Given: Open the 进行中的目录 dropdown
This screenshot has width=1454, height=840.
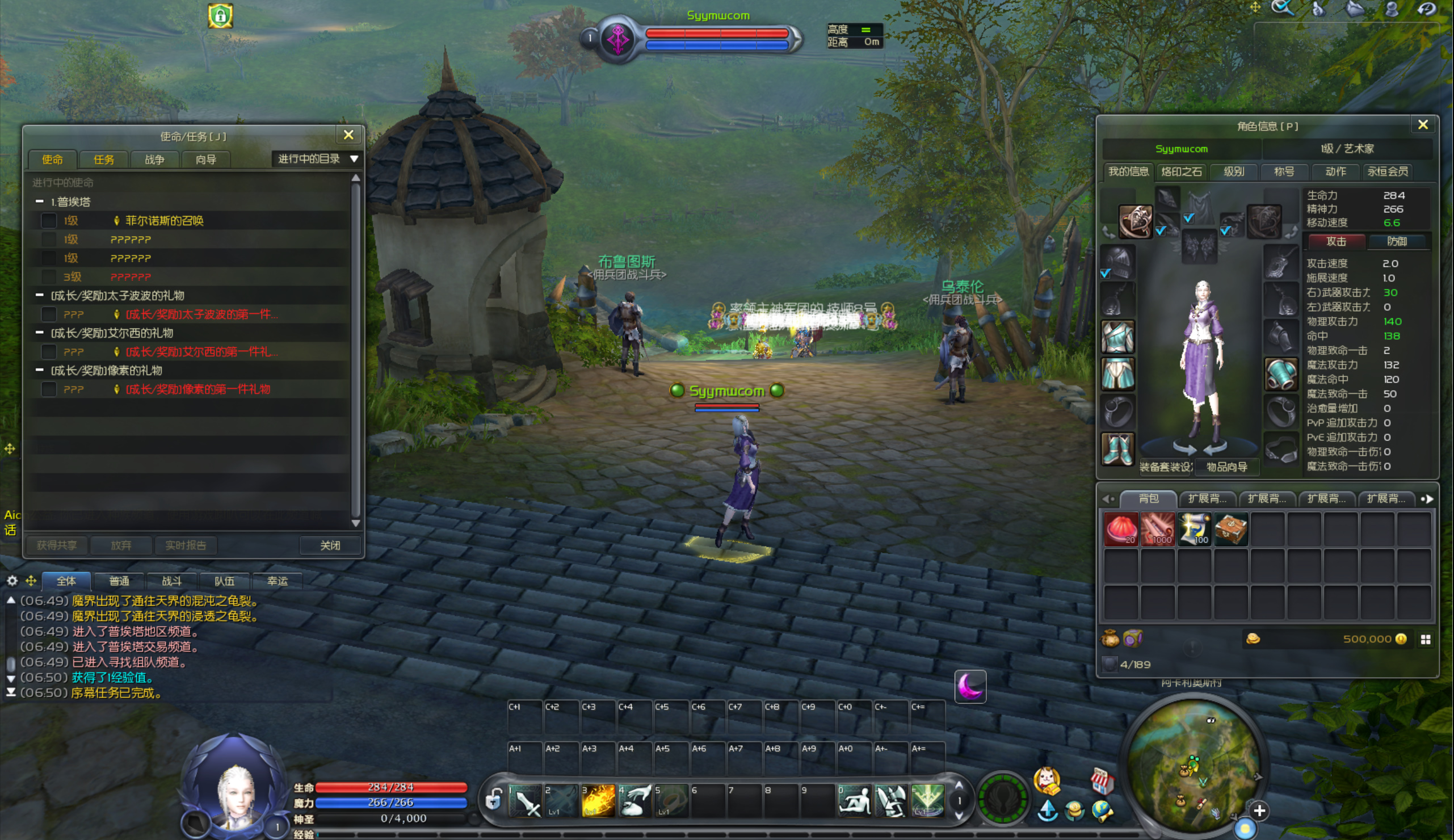Looking at the screenshot, I should 318,159.
